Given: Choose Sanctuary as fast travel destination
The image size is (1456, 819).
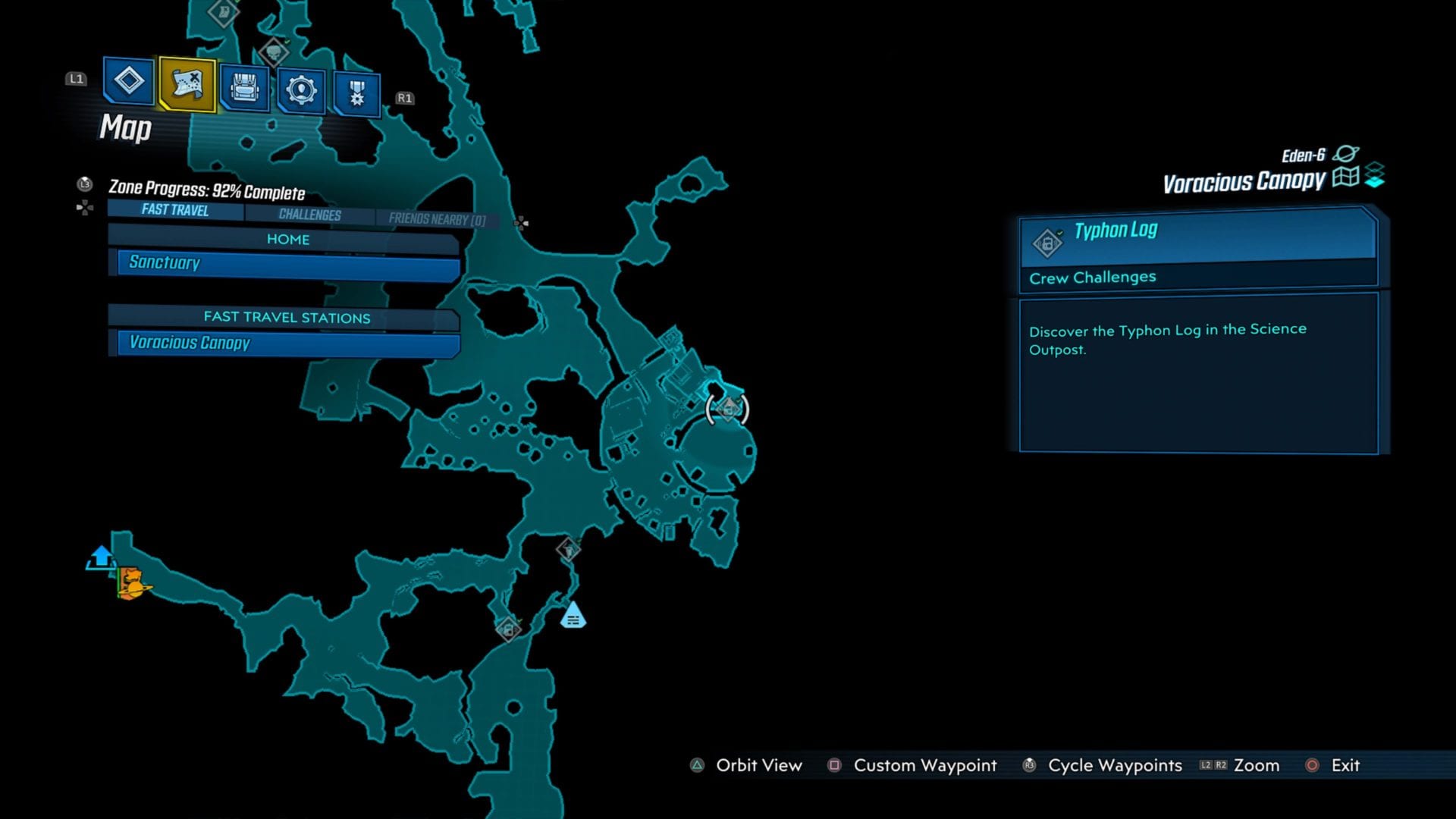Looking at the screenshot, I should click(x=287, y=263).
